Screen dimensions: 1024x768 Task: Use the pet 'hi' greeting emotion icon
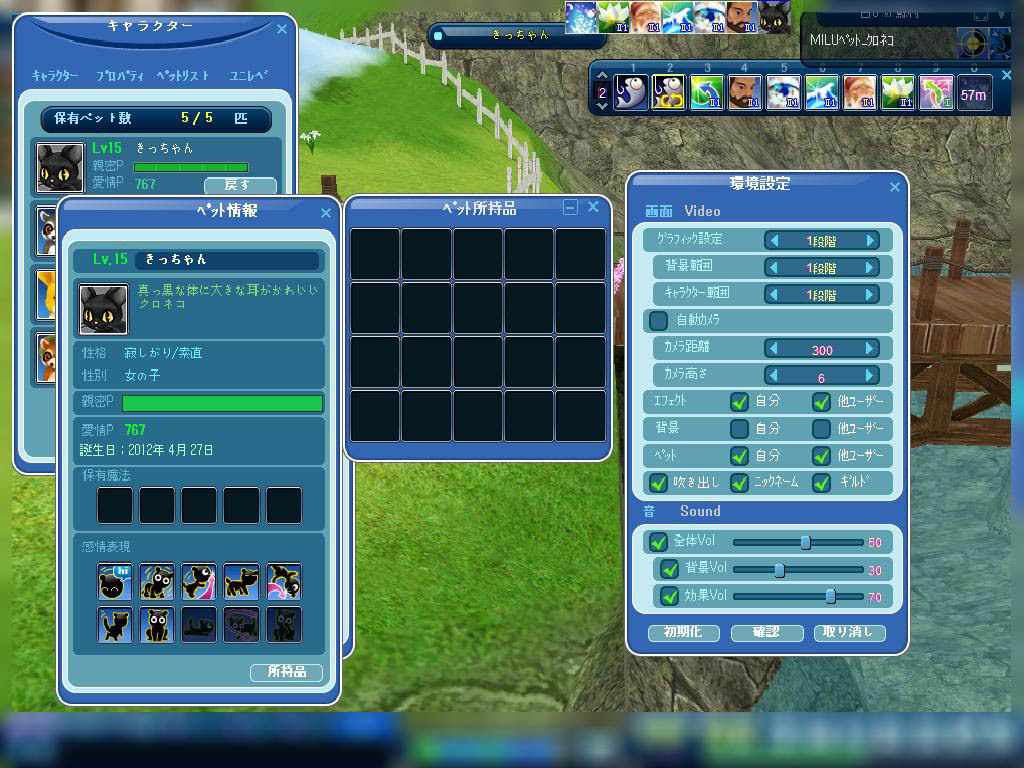point(115,581)
